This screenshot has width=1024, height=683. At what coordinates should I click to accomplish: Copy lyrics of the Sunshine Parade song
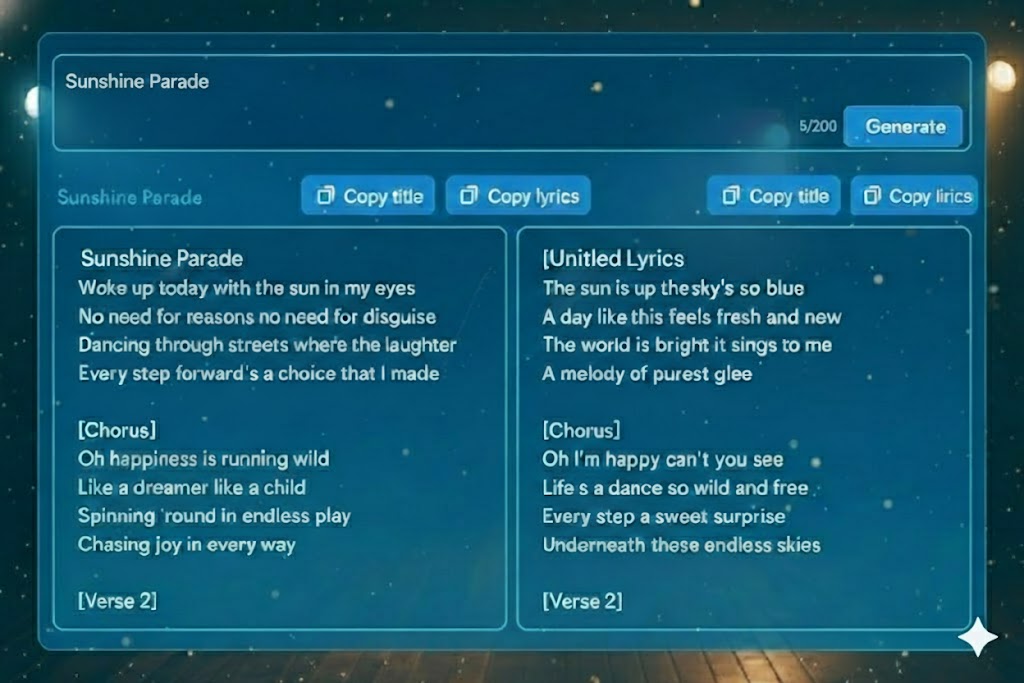tap(518, 196)
